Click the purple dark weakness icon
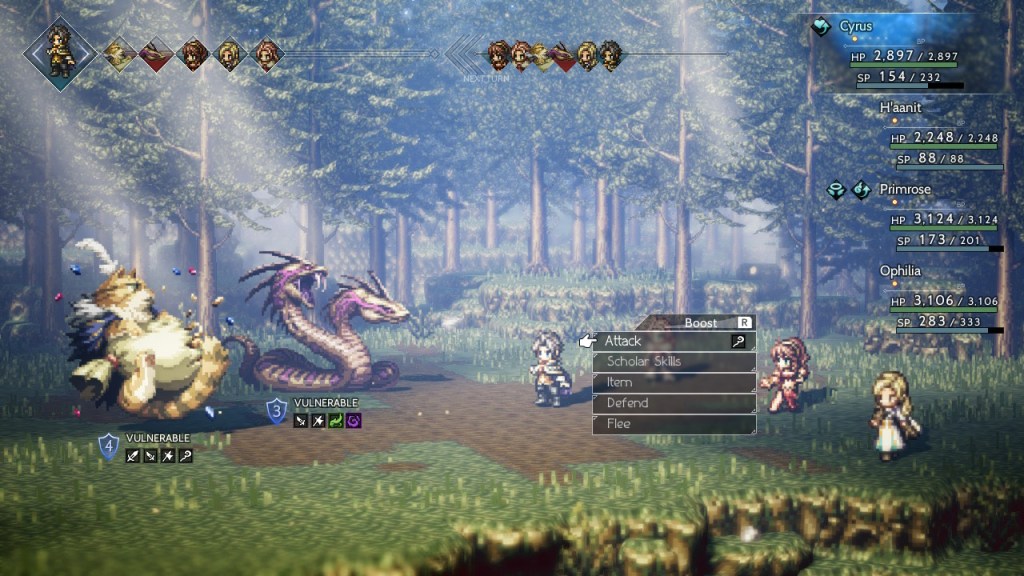This screenshot has width=1024, height=576. pos(354,421)
